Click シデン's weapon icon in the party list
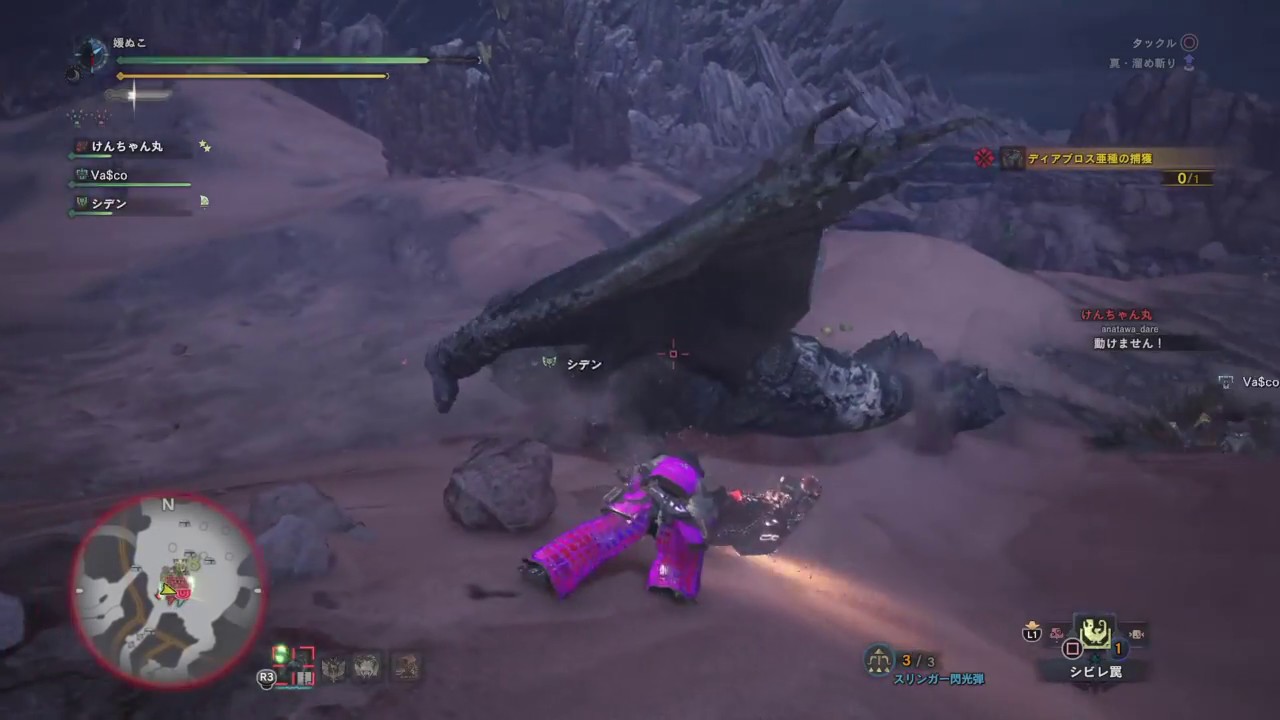1280x720 pixels. pyautogui.click(x=82, y=203)
